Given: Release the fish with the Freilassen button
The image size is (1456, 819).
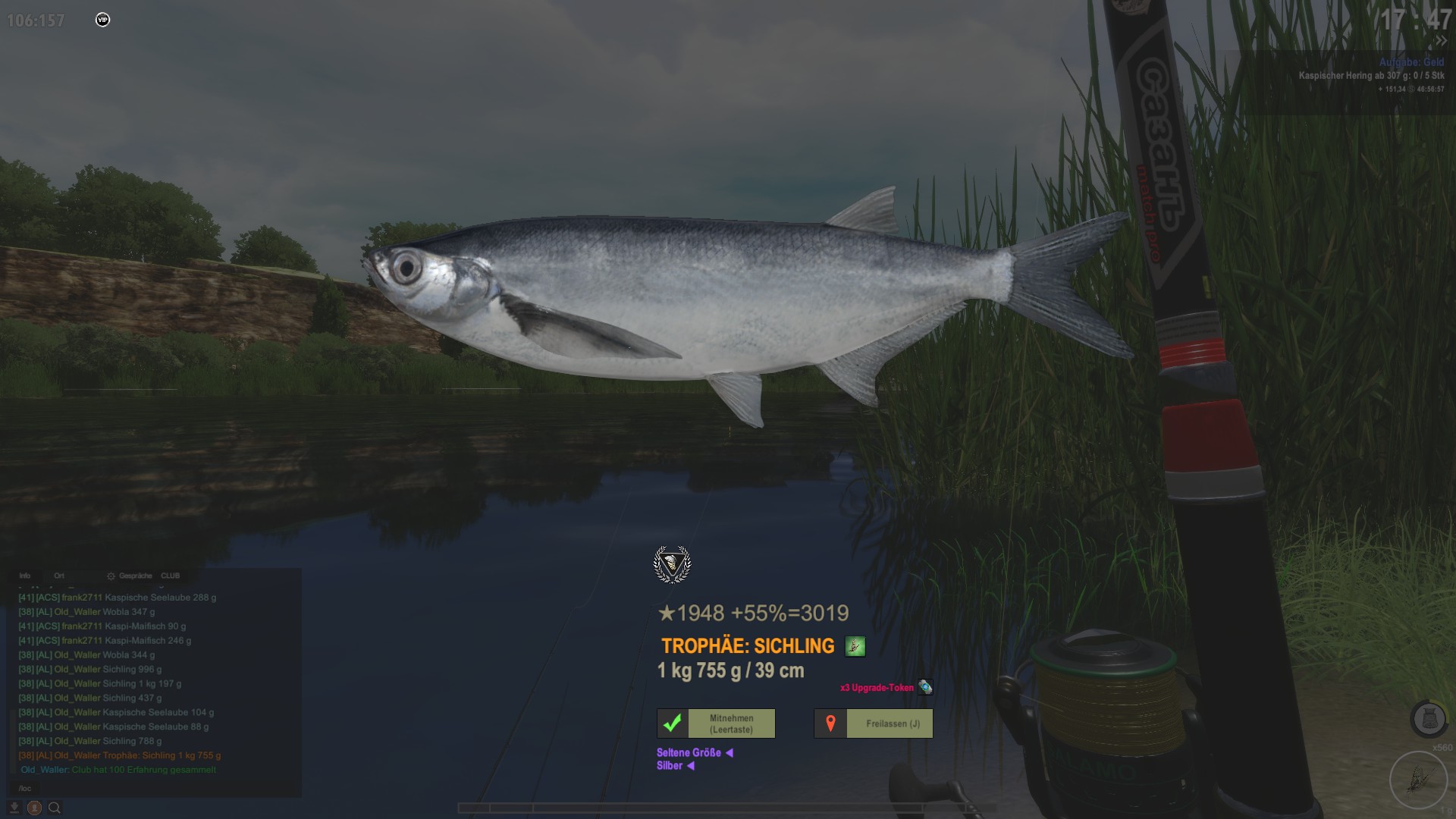Looking at the screenshot, I should tap(874, 723).
